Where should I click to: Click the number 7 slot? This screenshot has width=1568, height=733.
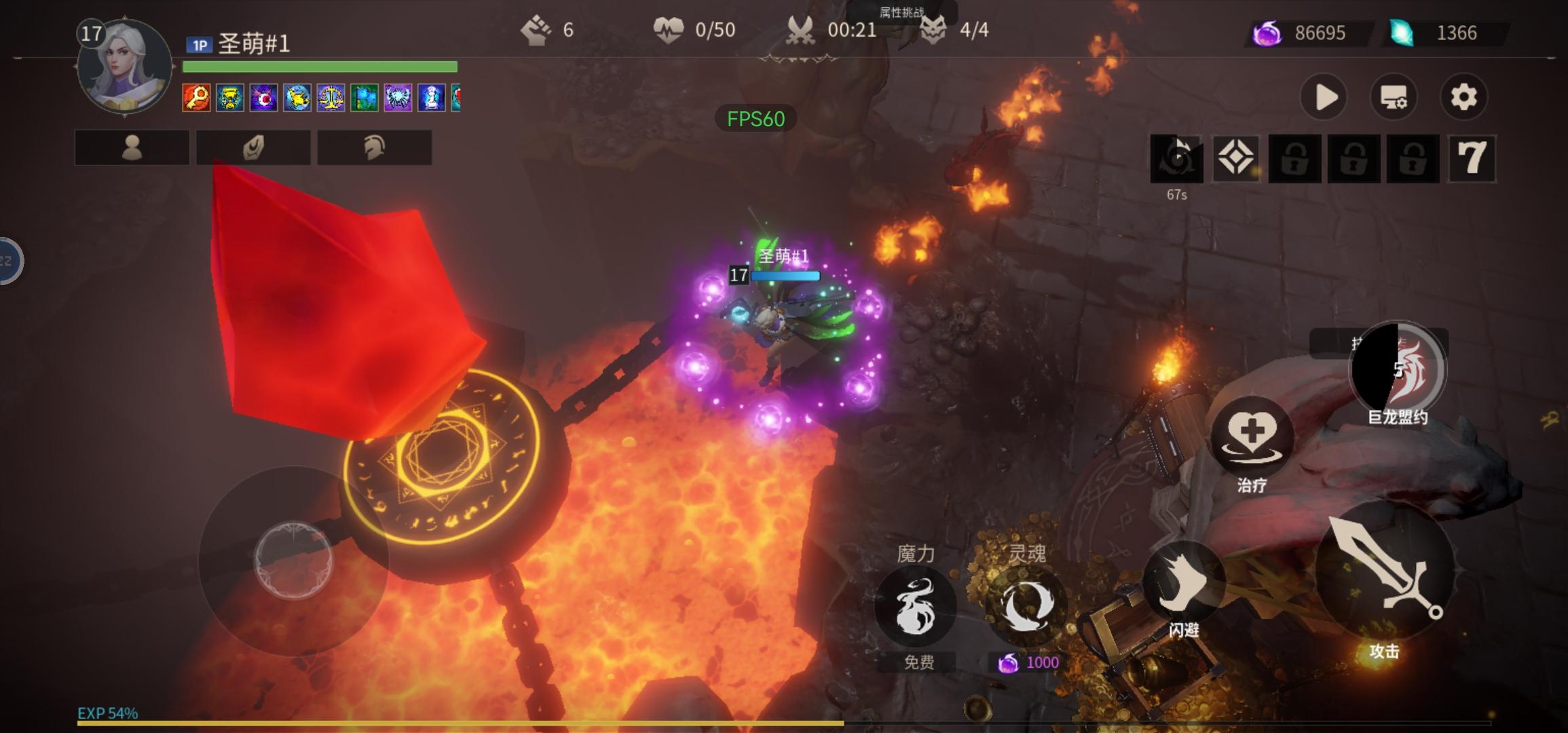coord(1472,159)
